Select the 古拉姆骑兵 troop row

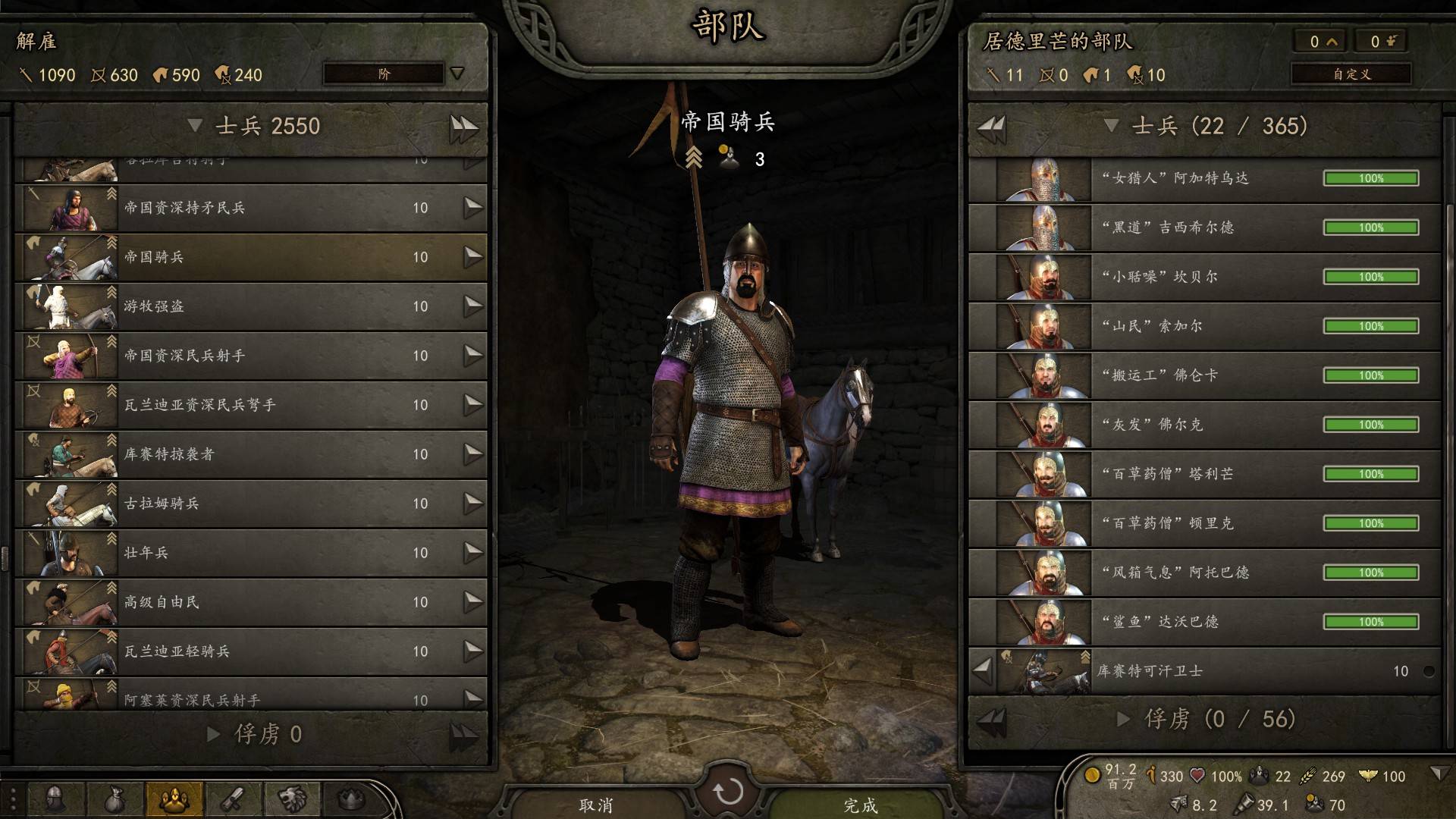250,504
